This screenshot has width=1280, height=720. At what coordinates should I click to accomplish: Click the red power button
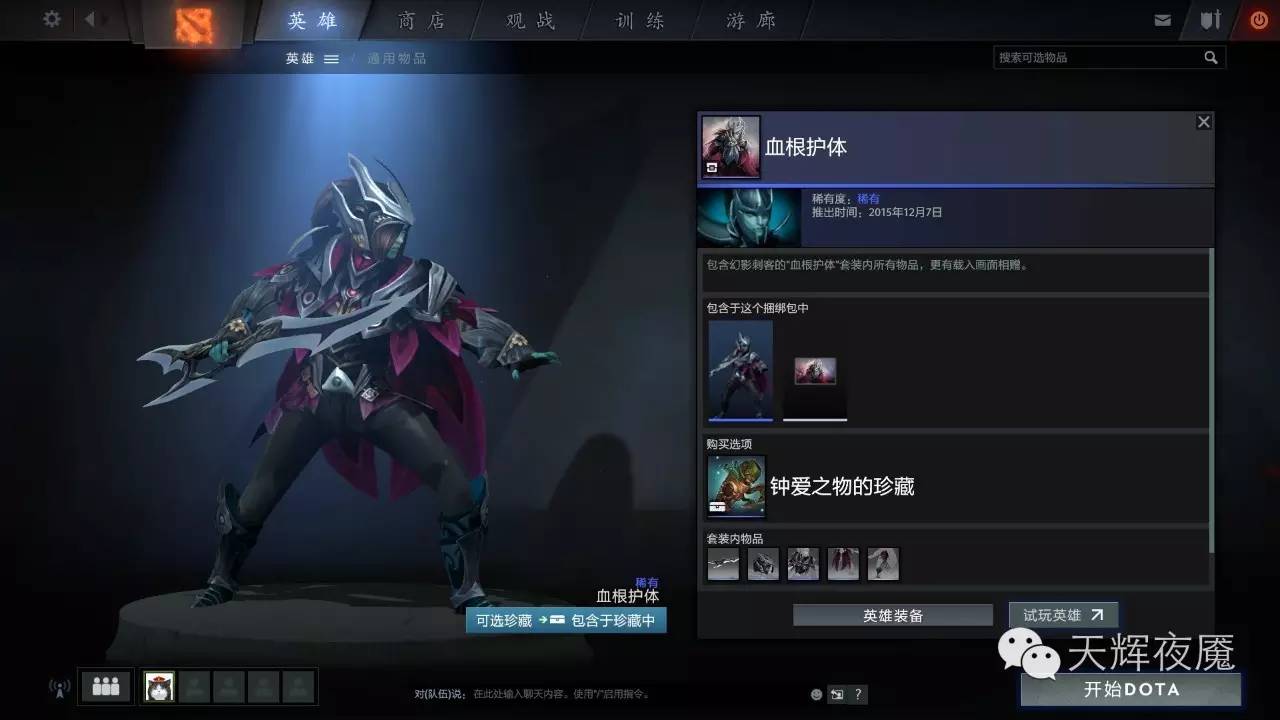click(1259, 18)
